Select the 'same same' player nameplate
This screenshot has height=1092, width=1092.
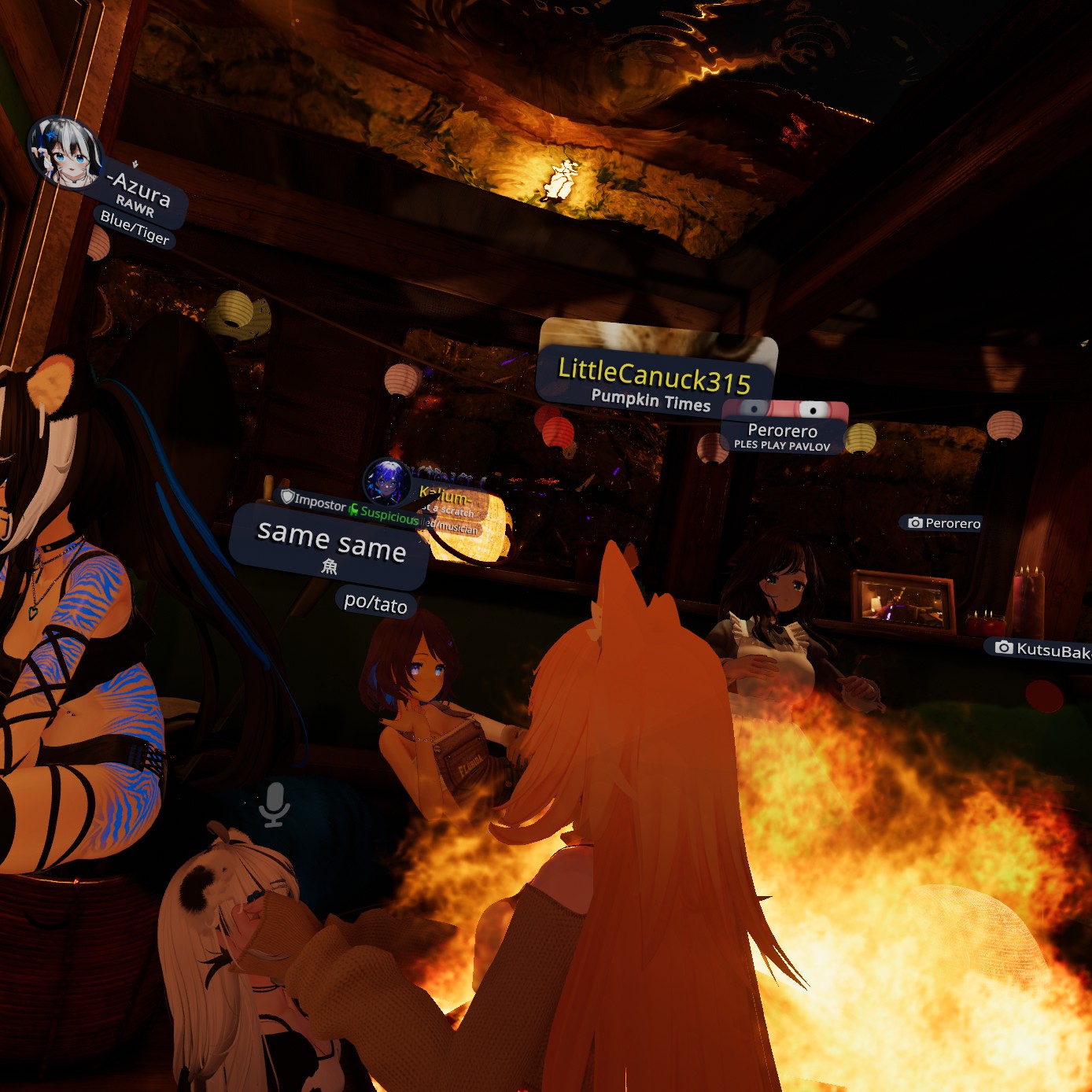click(331, 544)
